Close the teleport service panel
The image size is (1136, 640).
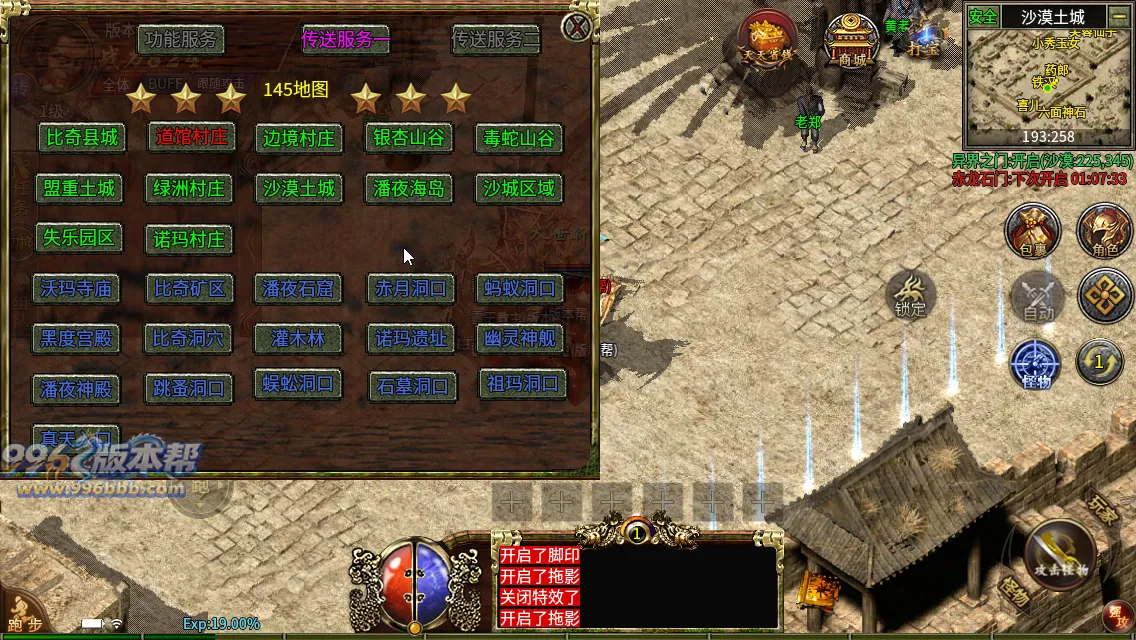tap(577, 27)
